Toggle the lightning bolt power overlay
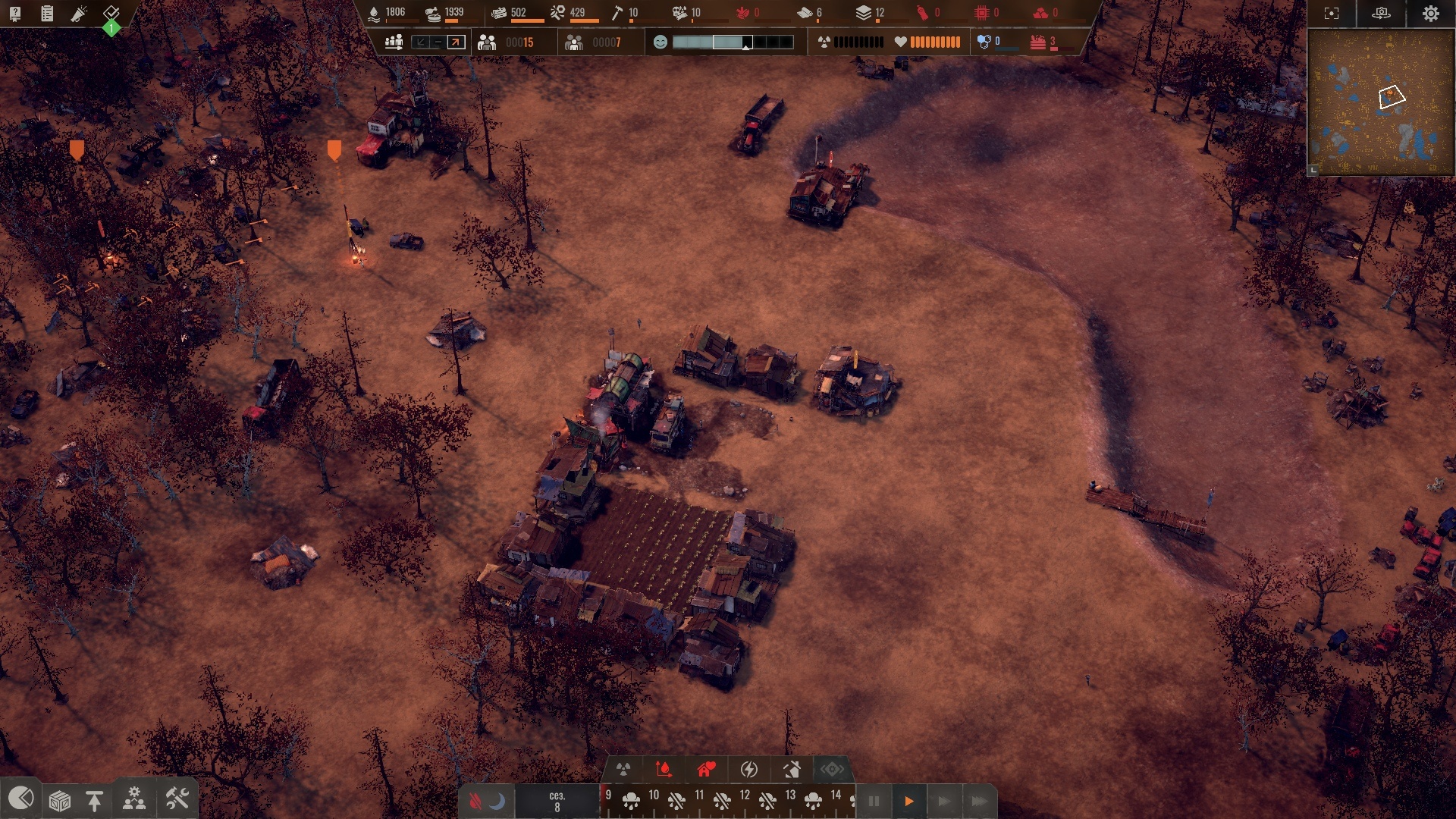Screen dimensions: 1456x819 (x=748, y=770)
